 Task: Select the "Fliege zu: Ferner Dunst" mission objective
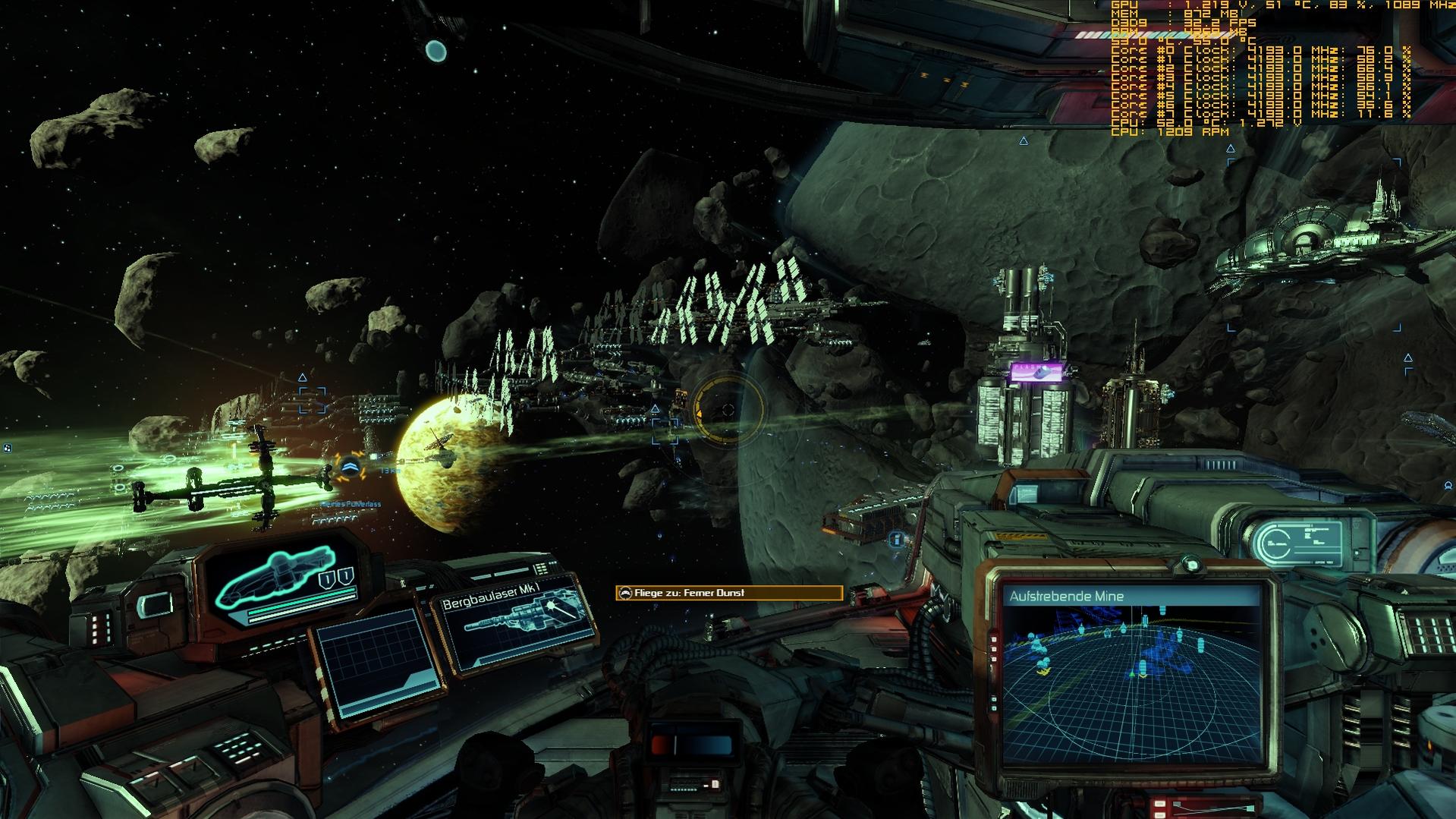tap(728, 593)
